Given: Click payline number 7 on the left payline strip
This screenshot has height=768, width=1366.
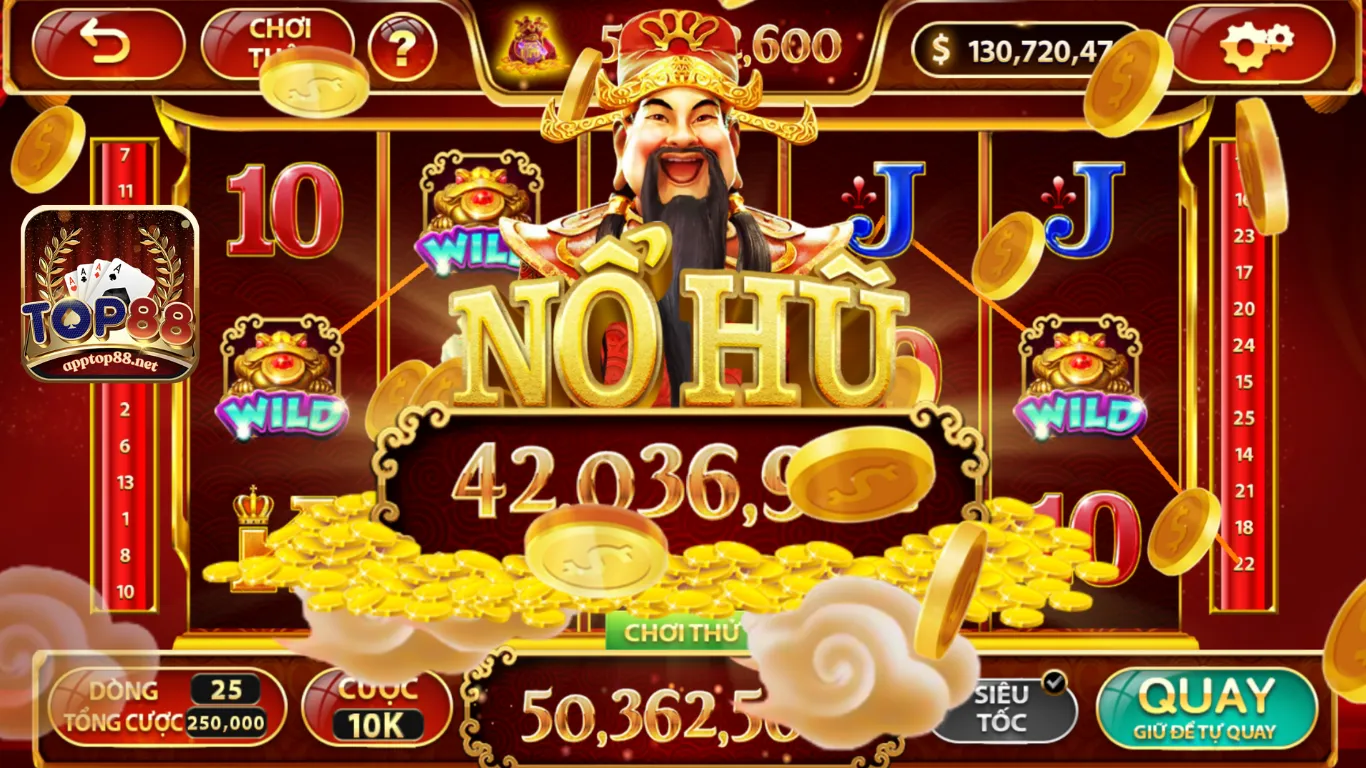Looking at the screenshot, I should coord(123,156).
